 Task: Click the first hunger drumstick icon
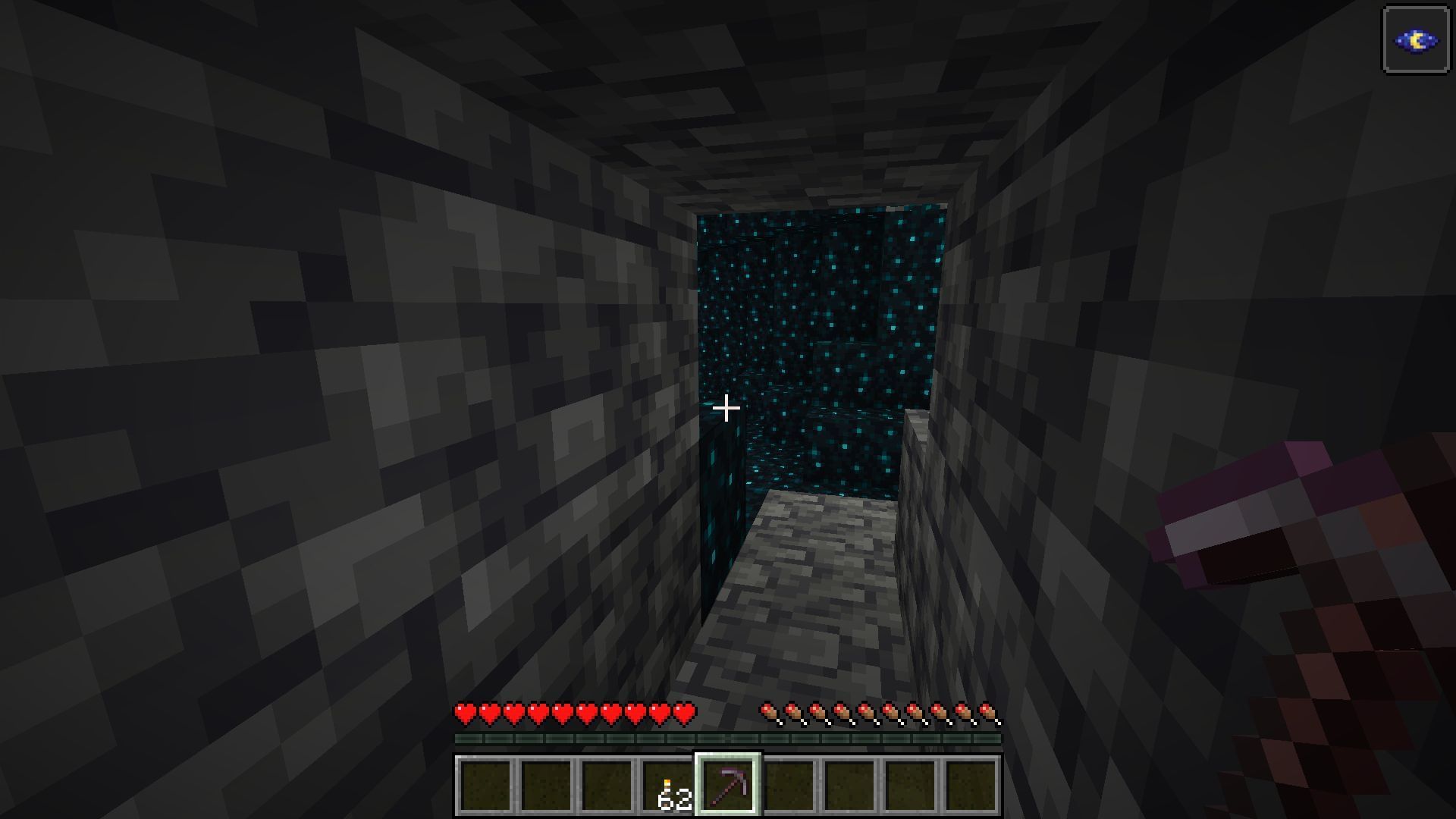coord(768,713)
